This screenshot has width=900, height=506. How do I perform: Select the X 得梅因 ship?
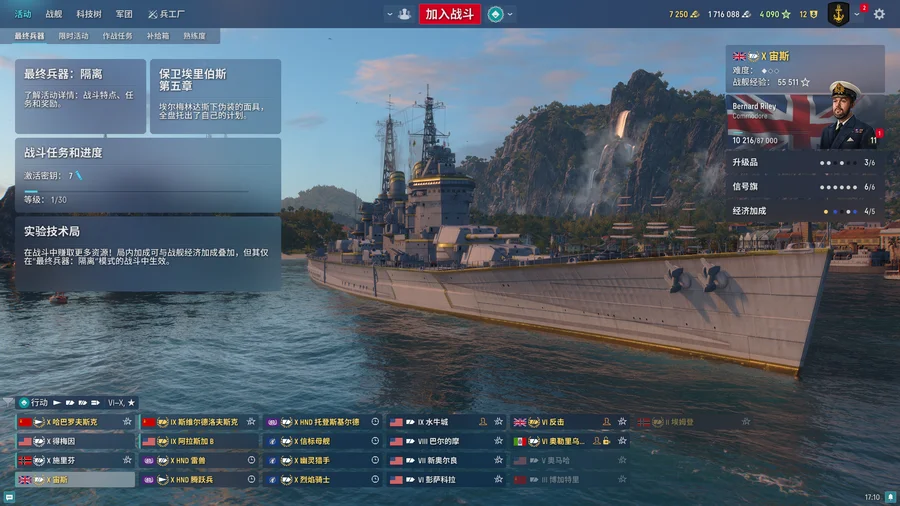pyautogui.click(x=75, y=441)
